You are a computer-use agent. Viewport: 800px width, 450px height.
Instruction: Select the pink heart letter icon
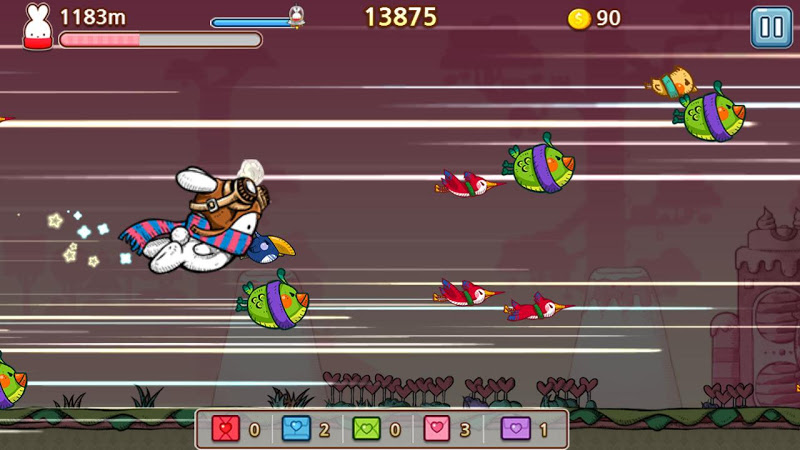(438, 430)
